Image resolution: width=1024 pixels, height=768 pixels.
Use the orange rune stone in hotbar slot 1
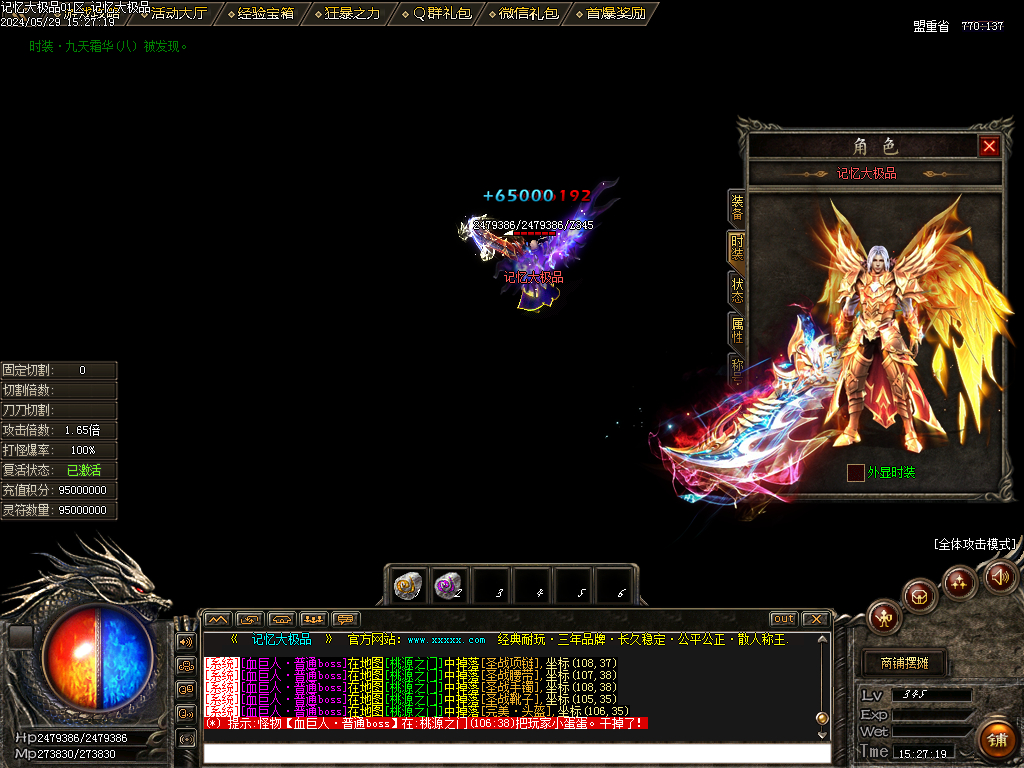(x=407, y=586)
